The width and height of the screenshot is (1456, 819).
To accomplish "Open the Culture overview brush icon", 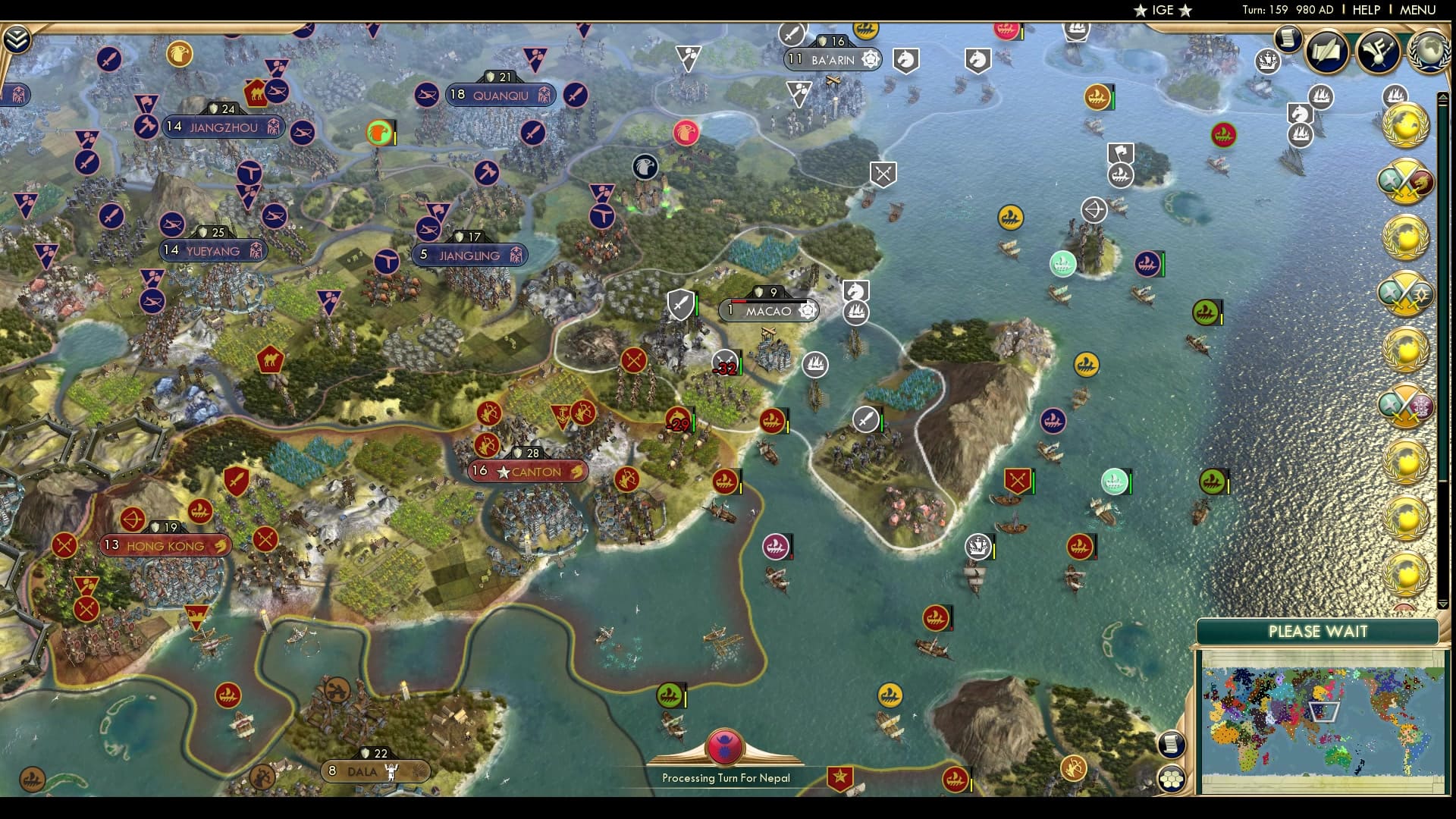I will 1380,52.
